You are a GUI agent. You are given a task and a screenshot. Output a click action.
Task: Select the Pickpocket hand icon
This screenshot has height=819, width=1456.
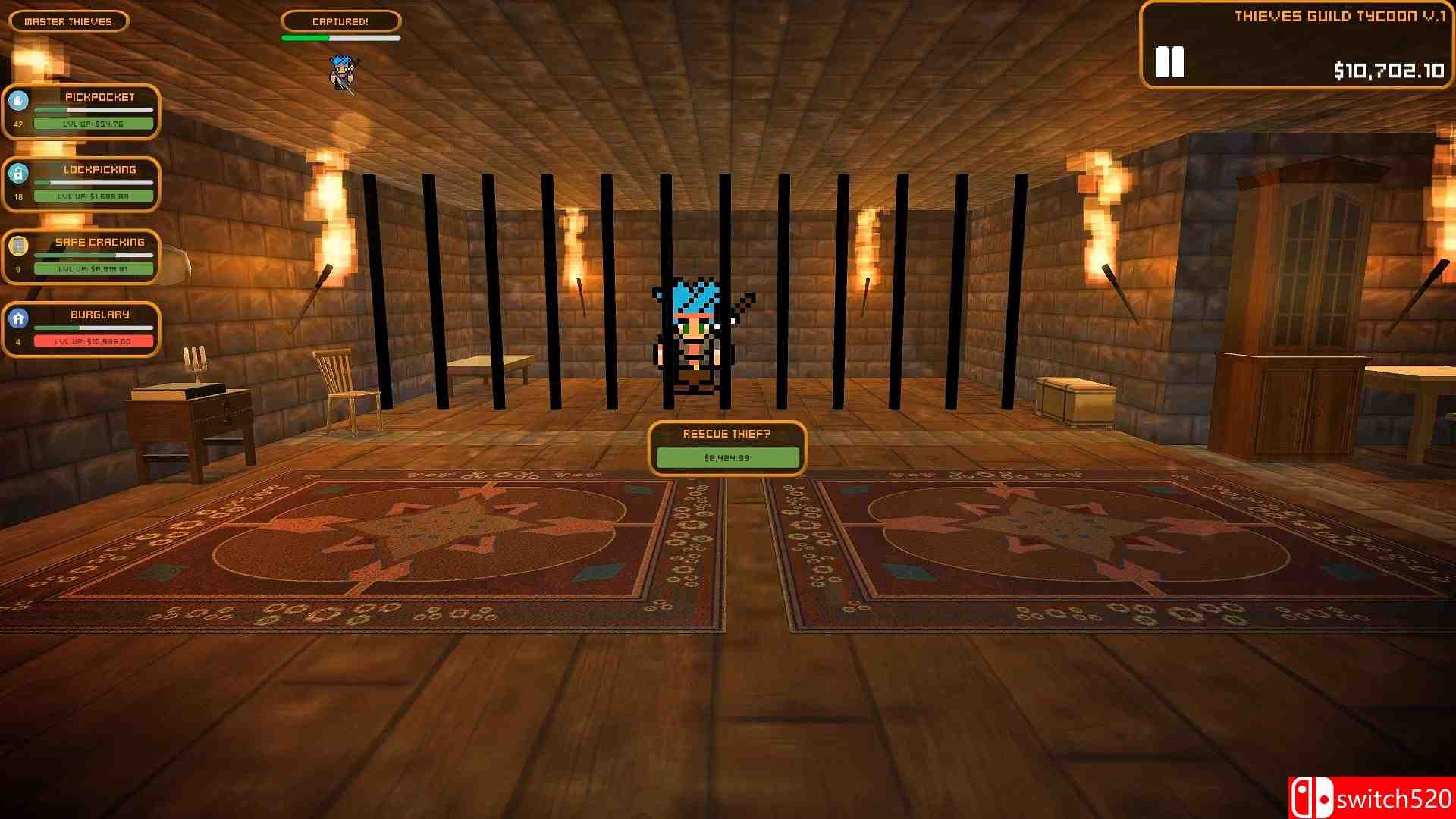coord(18,98)
